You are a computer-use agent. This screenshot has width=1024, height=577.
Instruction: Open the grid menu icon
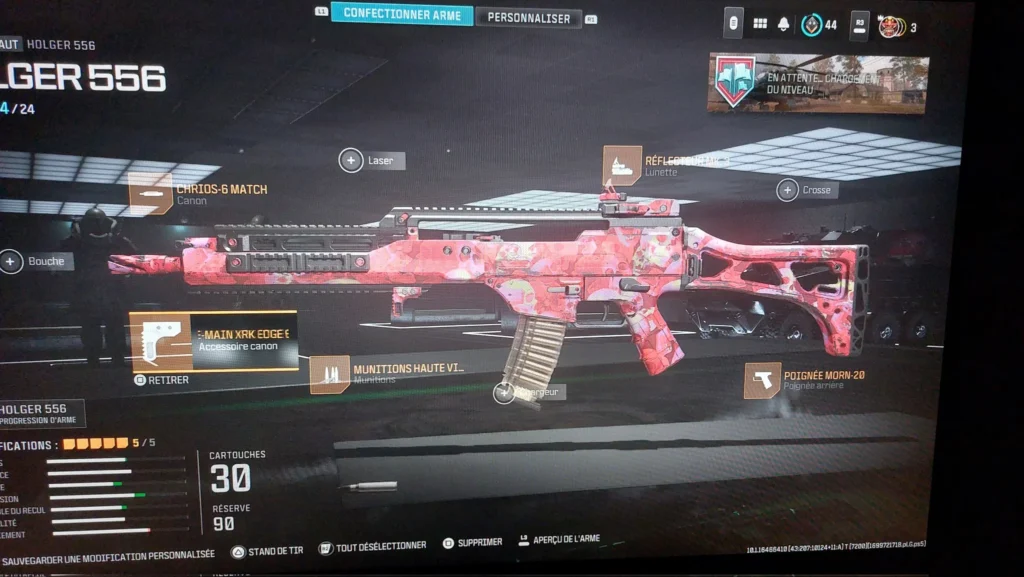coord(760,23)
